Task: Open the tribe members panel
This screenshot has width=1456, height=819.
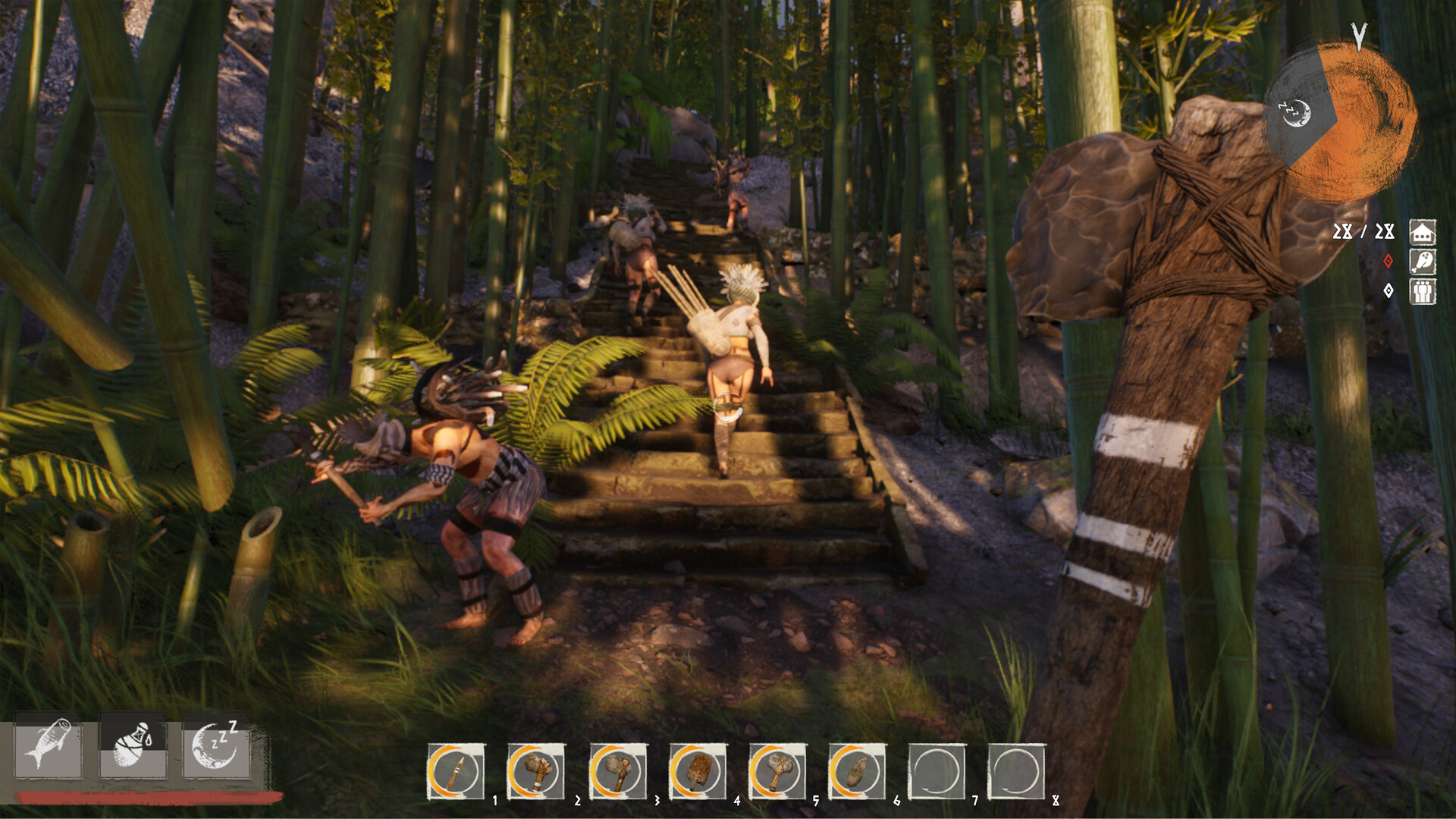Action: point(1423,292)
